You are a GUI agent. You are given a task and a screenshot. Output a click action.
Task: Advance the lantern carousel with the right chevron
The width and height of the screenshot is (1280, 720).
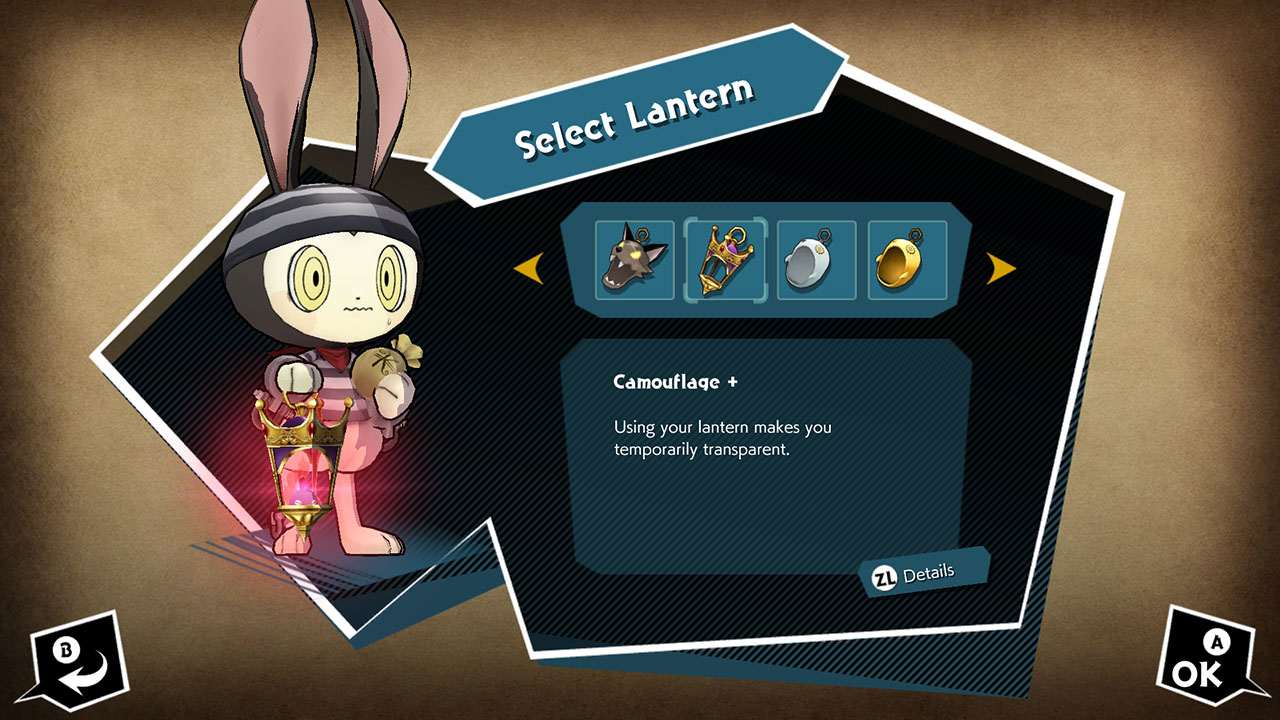point(999,268)
